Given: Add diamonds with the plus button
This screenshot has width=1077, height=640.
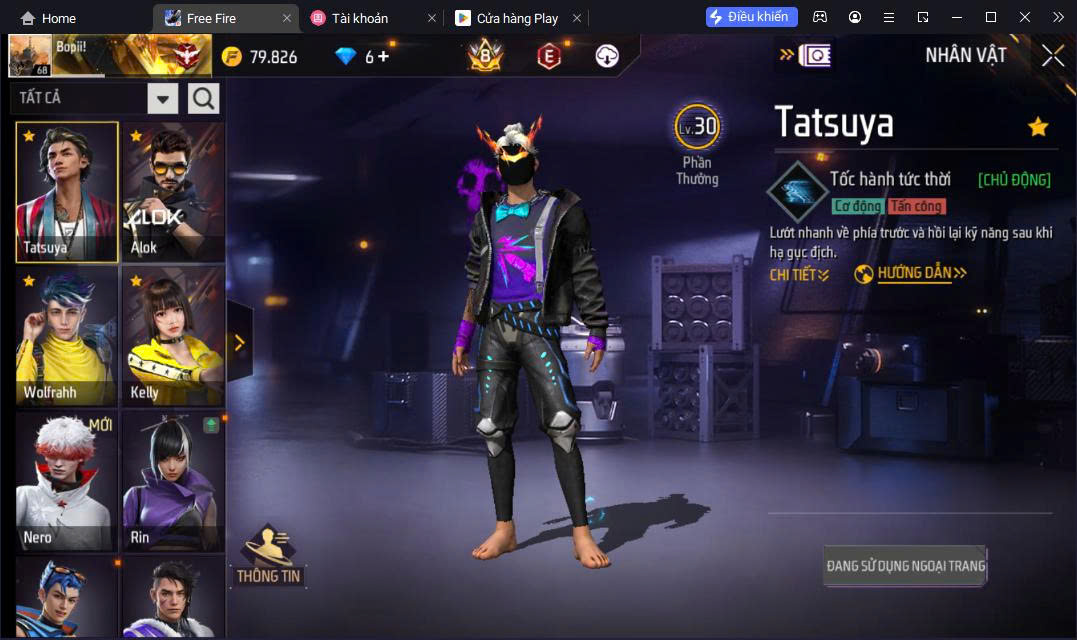Looking at the screenshot, I should [383, 56].
